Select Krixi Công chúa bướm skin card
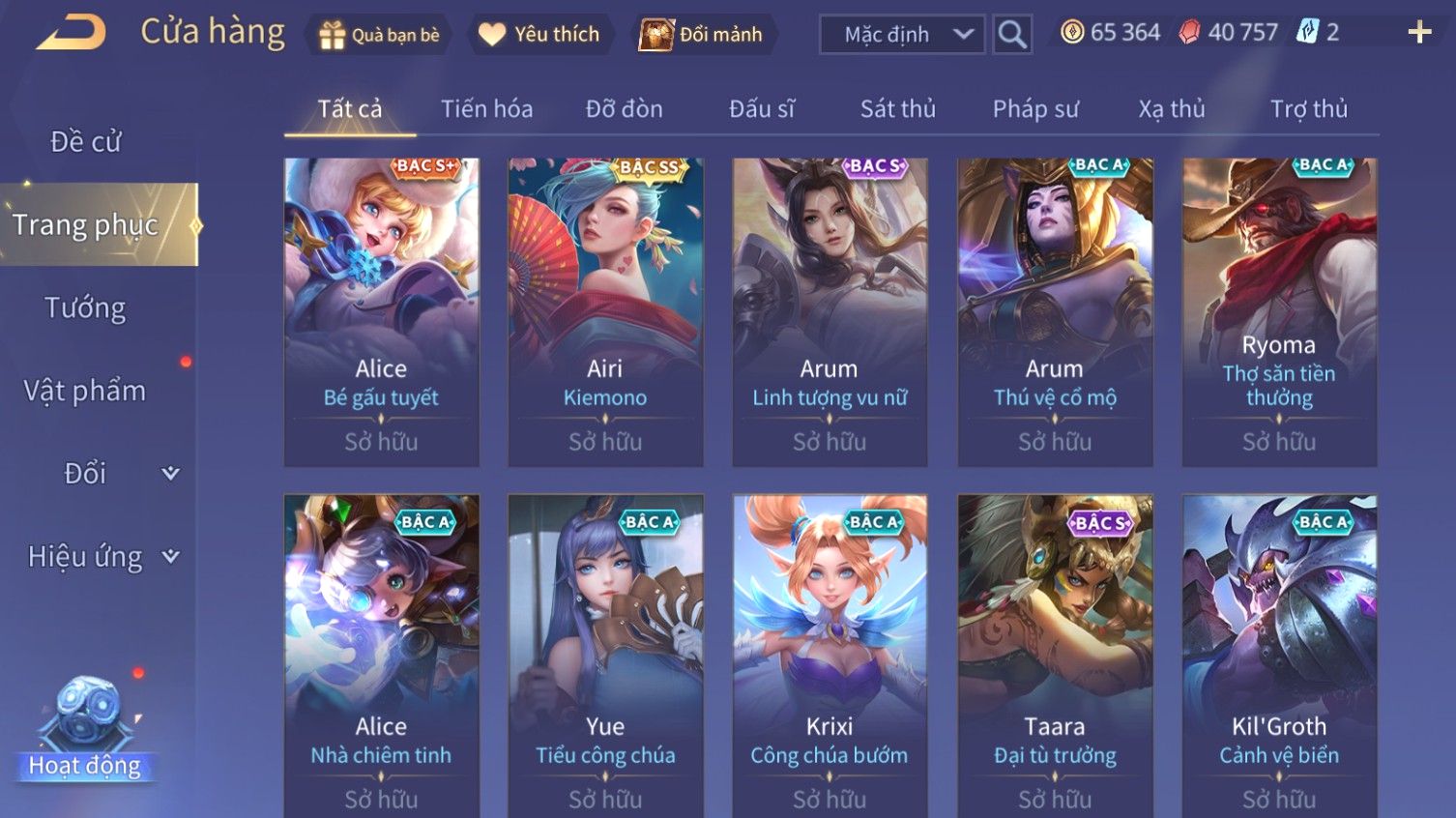The width and height of the screenshot is (1456, 818). (x=829, y=656)
